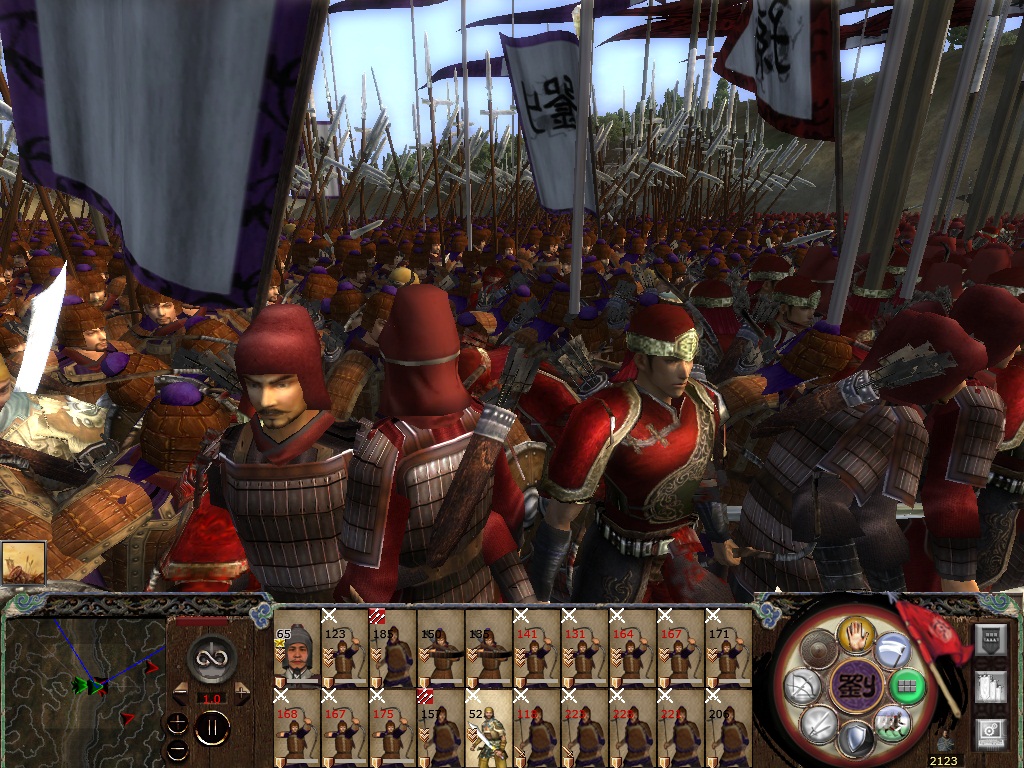The image size is (1024, 768).
Task: Click the withdraw white flag button
Action: pyautogui.click(x=892, y=652)
